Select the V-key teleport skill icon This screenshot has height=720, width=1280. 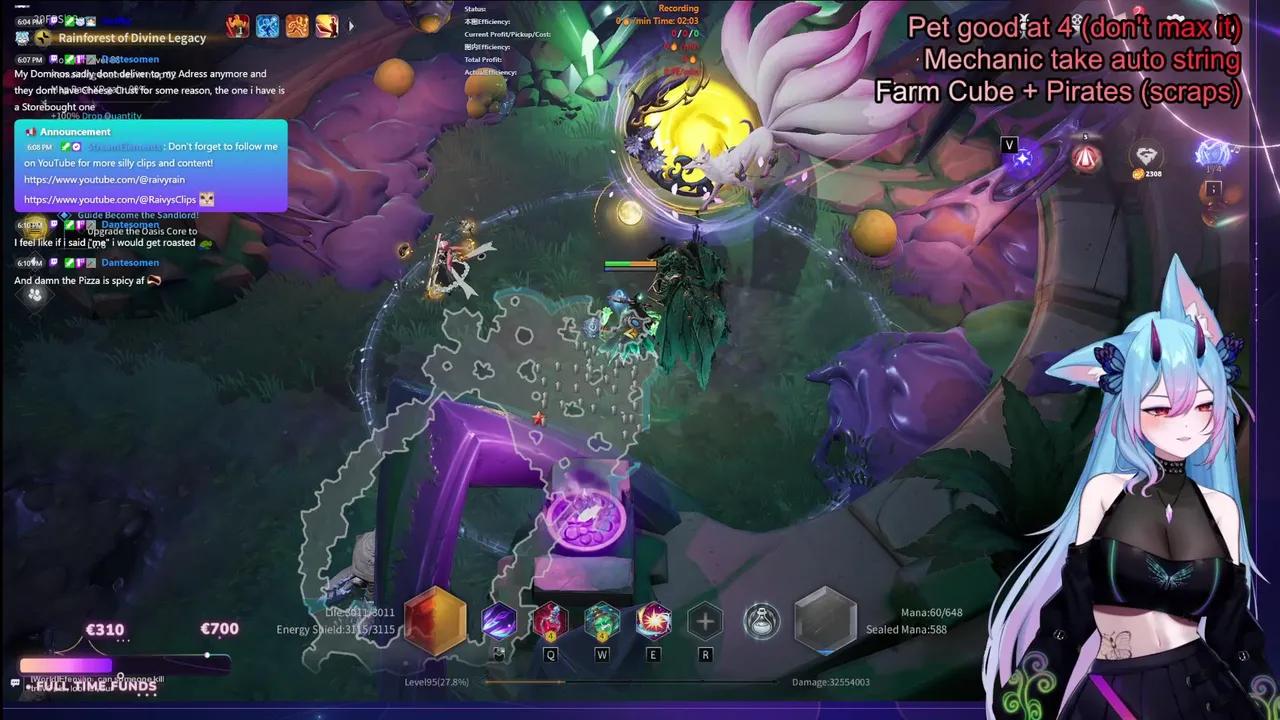coord(1021,158)
